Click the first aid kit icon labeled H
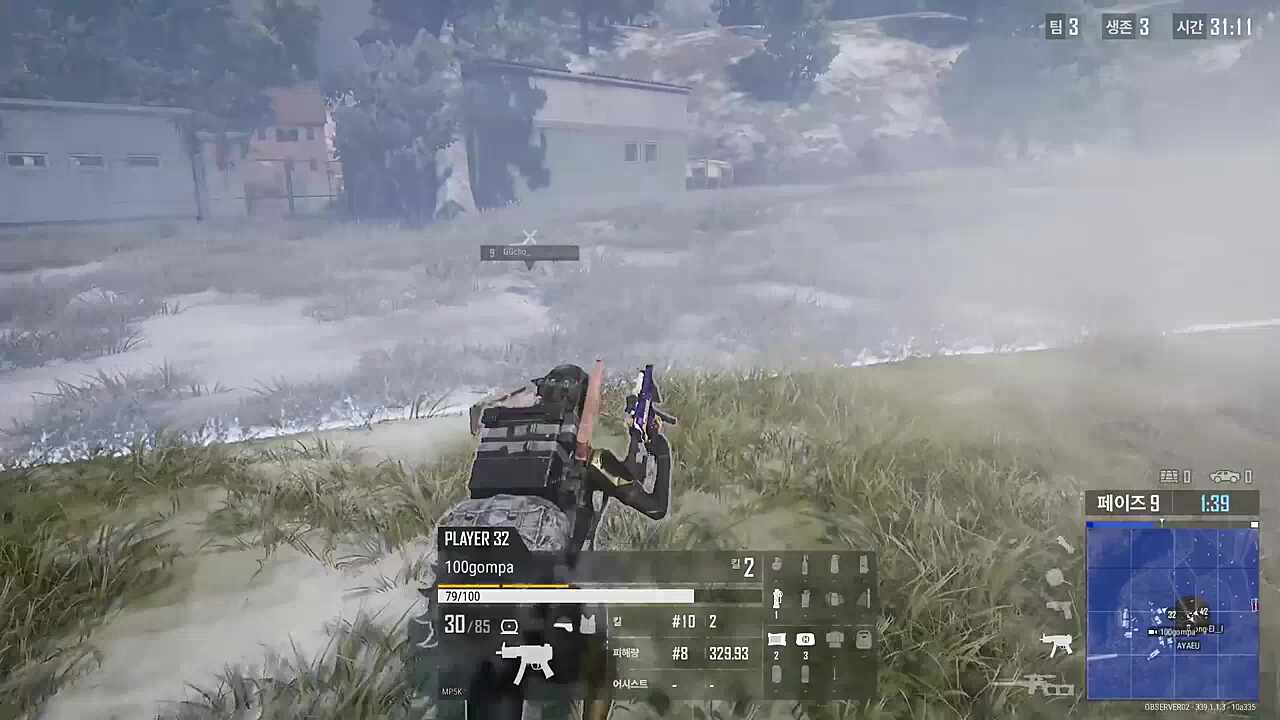 (x=805, y=638)
